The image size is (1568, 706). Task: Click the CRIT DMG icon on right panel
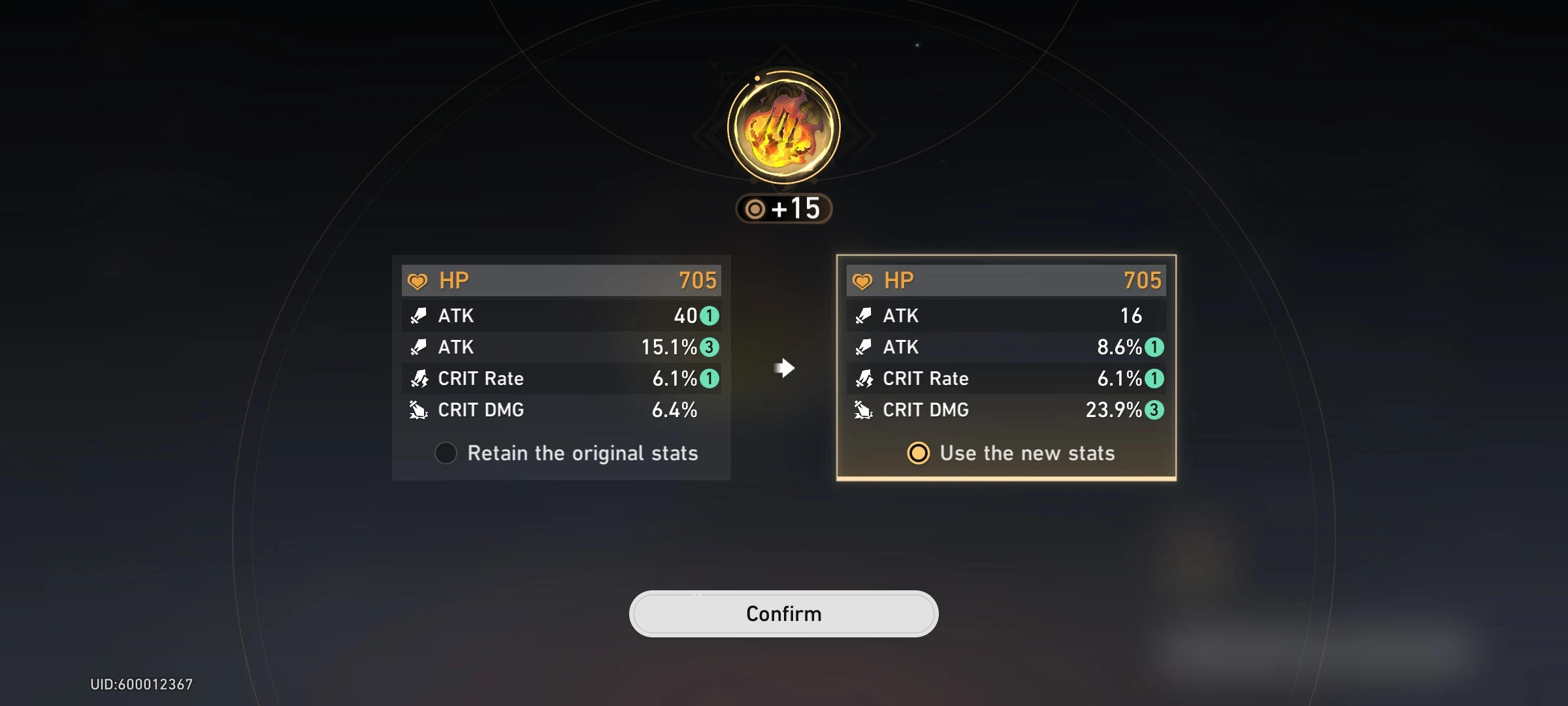[x=864, y=410]
